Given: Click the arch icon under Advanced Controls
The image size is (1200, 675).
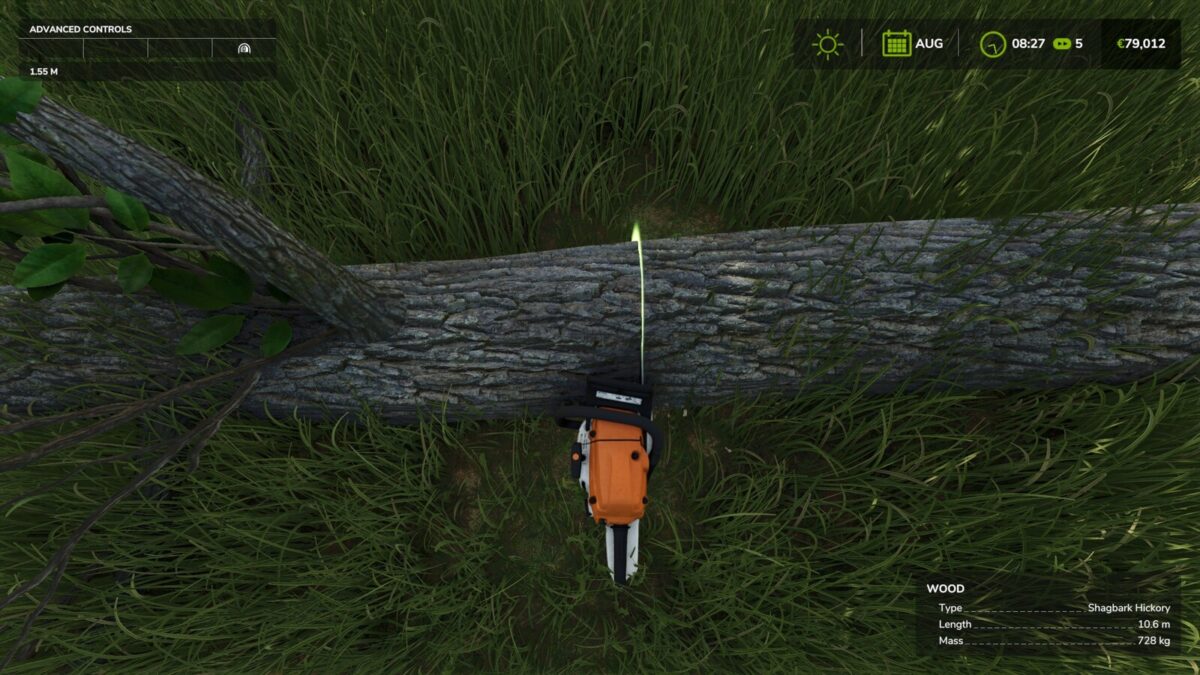Looking at the screenshot, I should pyautogui.click(x=244, y=48).
